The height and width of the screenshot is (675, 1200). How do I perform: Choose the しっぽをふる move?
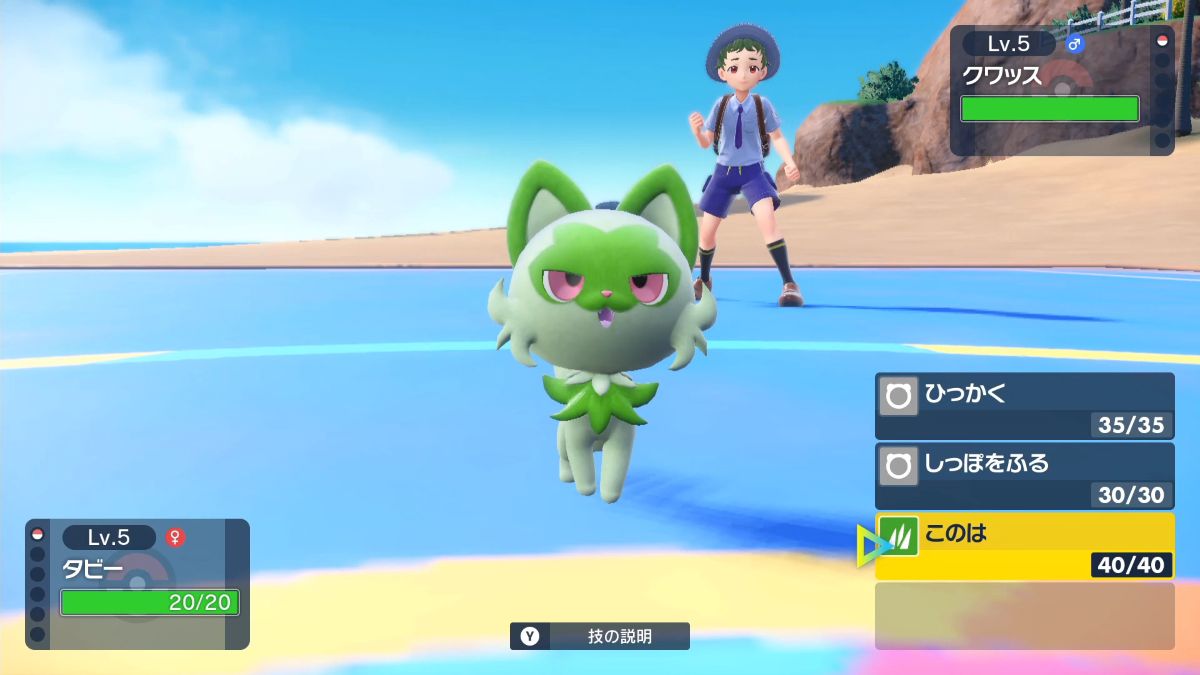click(x=1024, y=476)
